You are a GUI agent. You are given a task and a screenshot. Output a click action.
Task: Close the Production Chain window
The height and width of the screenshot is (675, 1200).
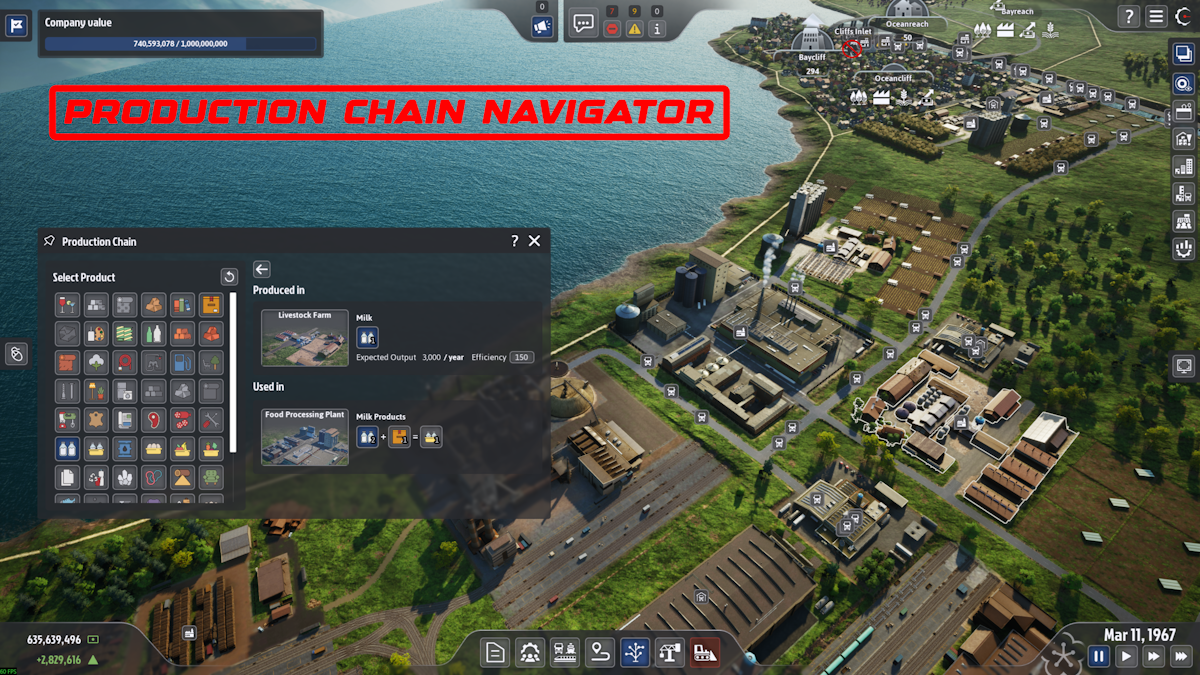coord(534,241)
